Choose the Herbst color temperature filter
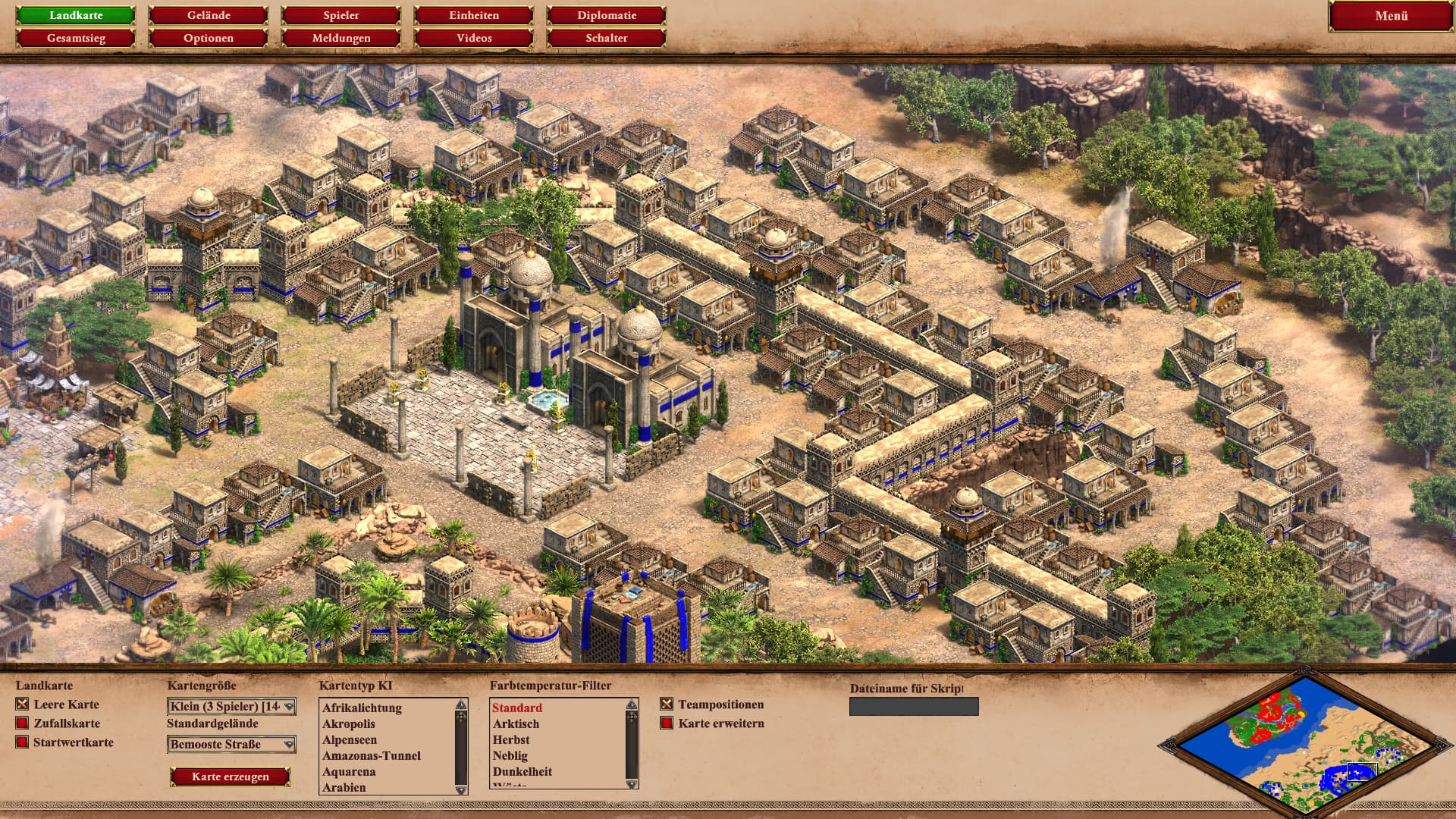The width and height of the screenshot is (1456, 819). pyautogui.click(x=511, y=740)
